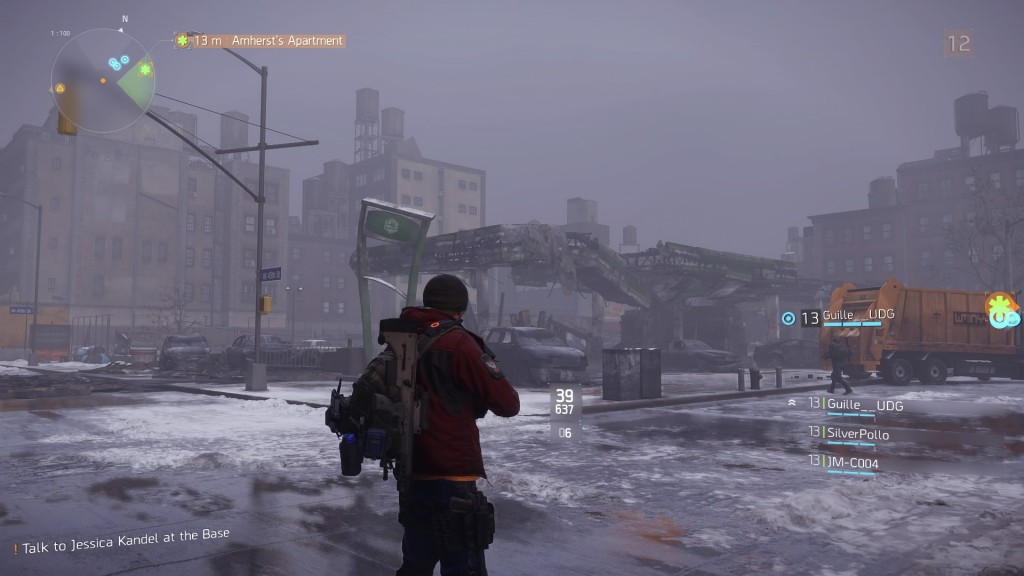Select Guille__UDG in the group list
This screenshot has width=1024, height=576.
(864, 405)
